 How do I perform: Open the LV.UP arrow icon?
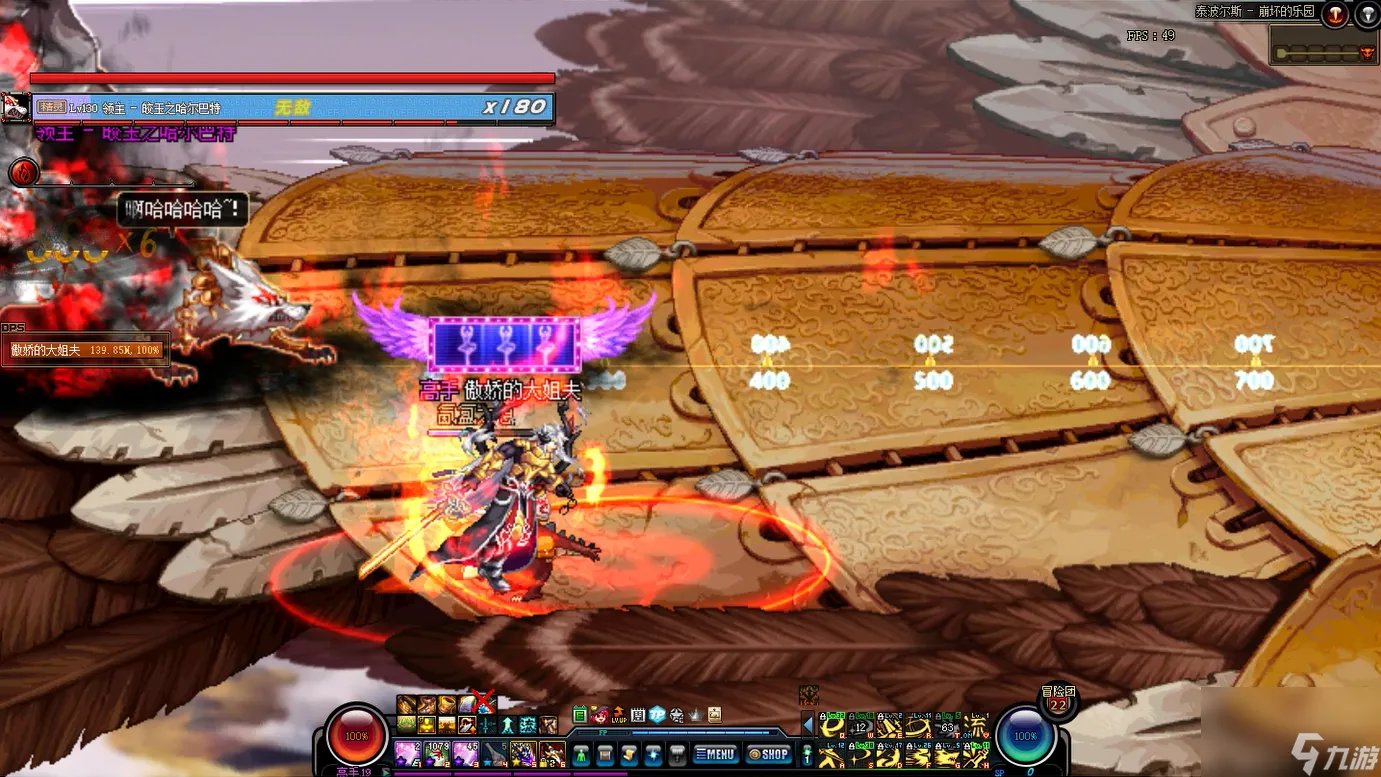pyautogui.click(x=619, y=714)
